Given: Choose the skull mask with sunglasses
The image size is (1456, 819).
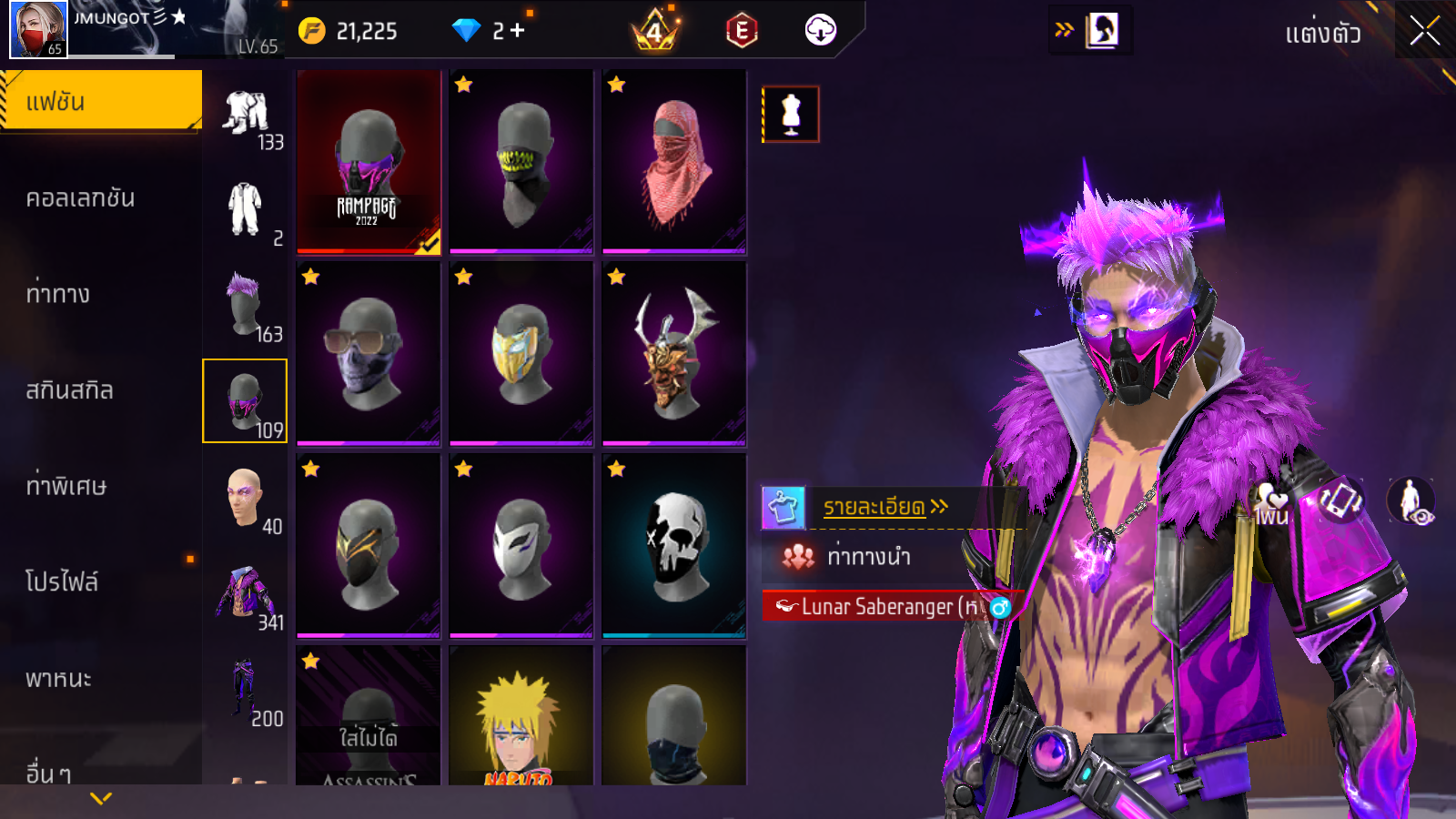Looking at the screenshot, I should [x=369, y=354].
